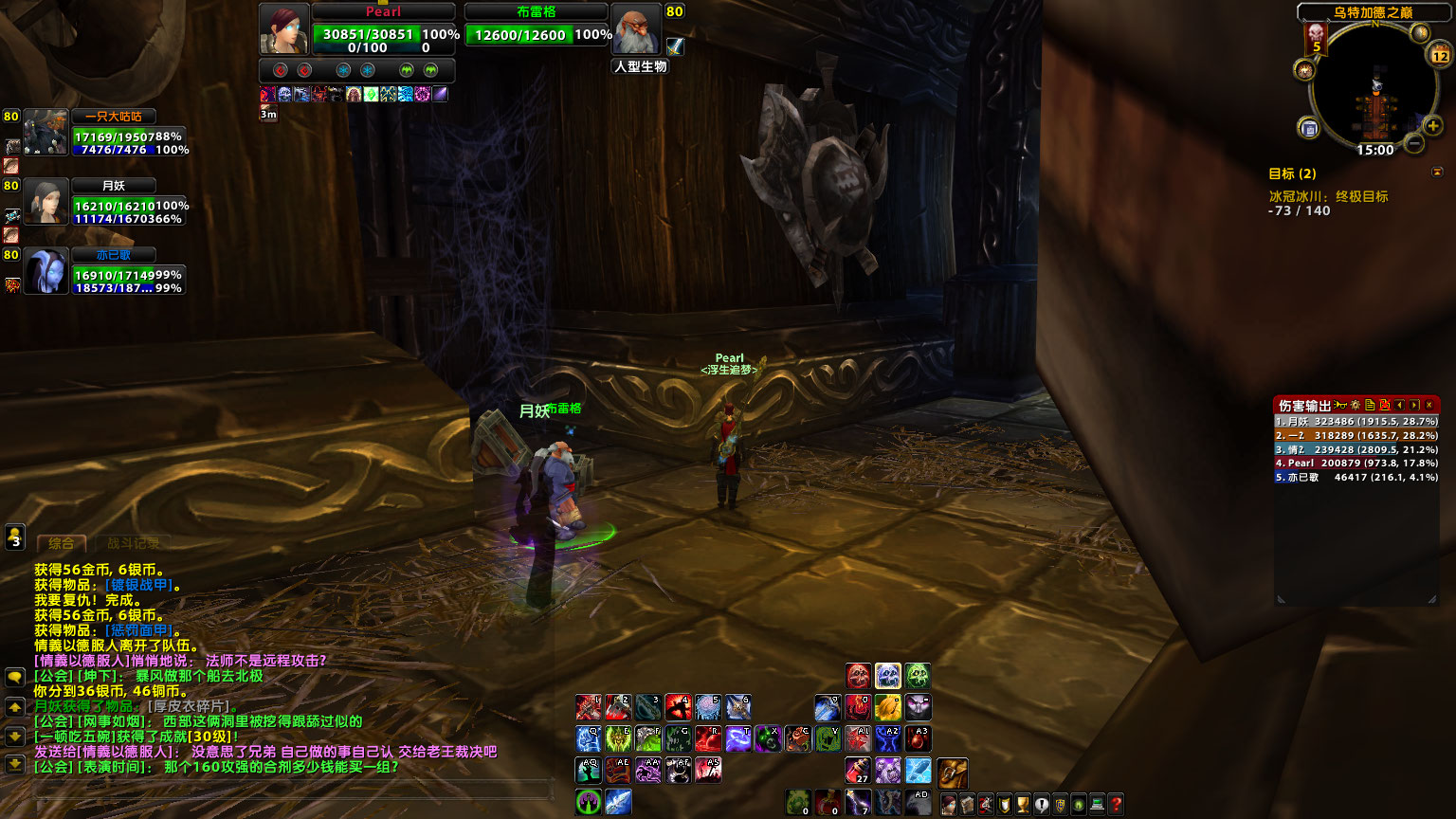
Task: Click the character portrait micro-menu icon bottom right
Action: pyautogui.click(x=951, y=806)
